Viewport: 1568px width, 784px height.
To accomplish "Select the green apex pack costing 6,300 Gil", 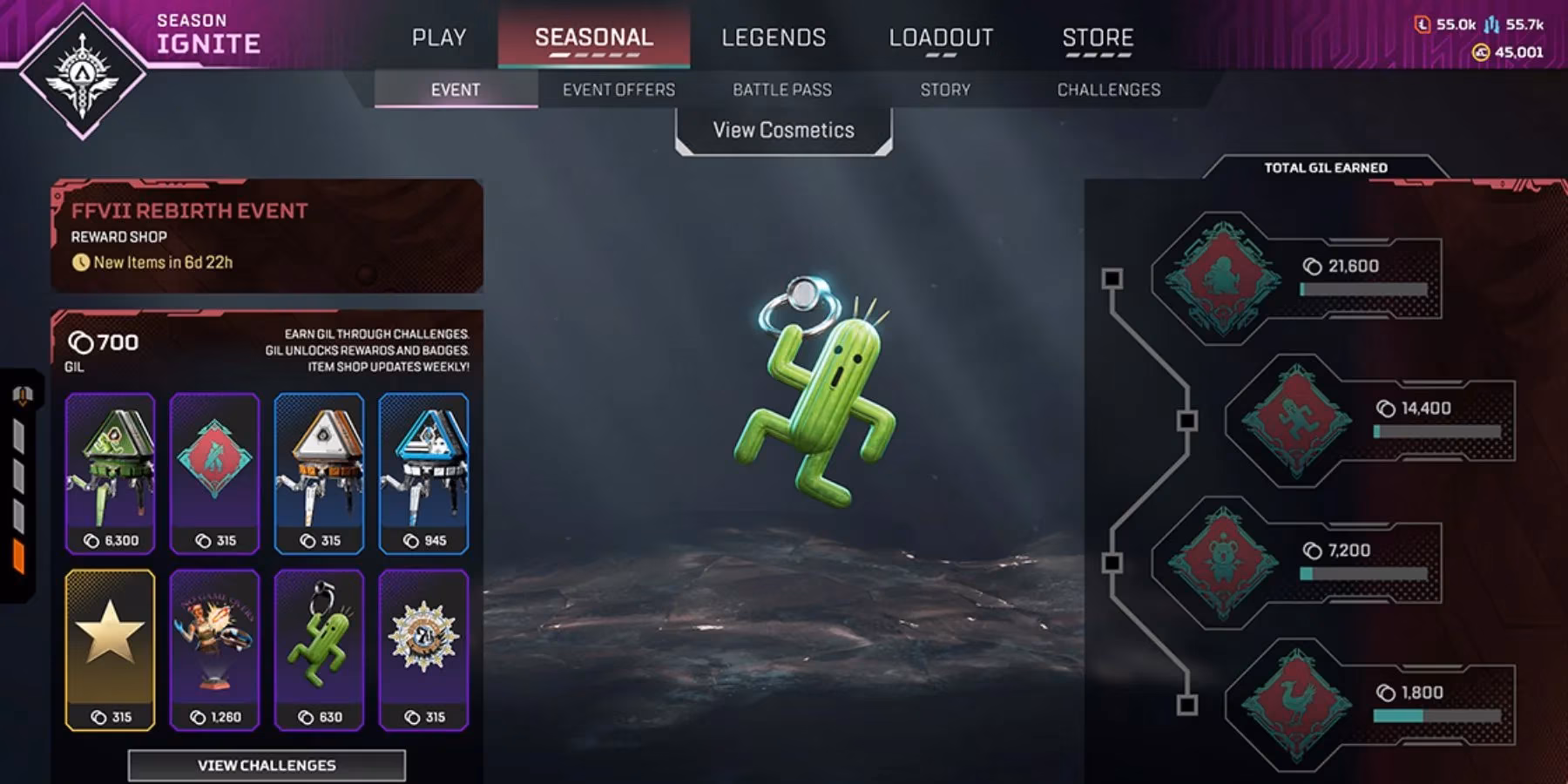I will (111, 473).
